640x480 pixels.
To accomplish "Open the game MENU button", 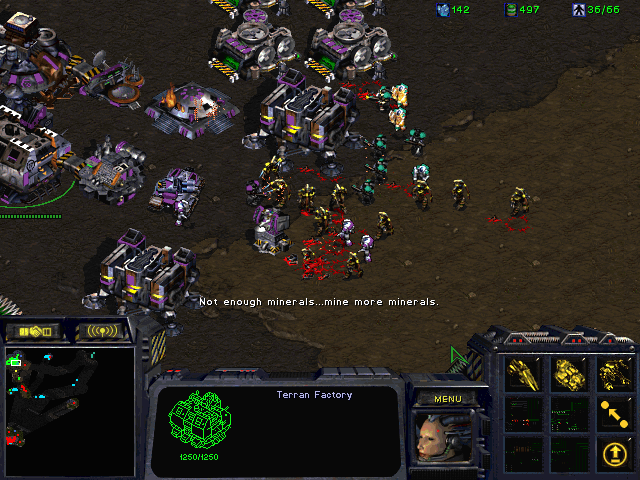I will [448, 398].
